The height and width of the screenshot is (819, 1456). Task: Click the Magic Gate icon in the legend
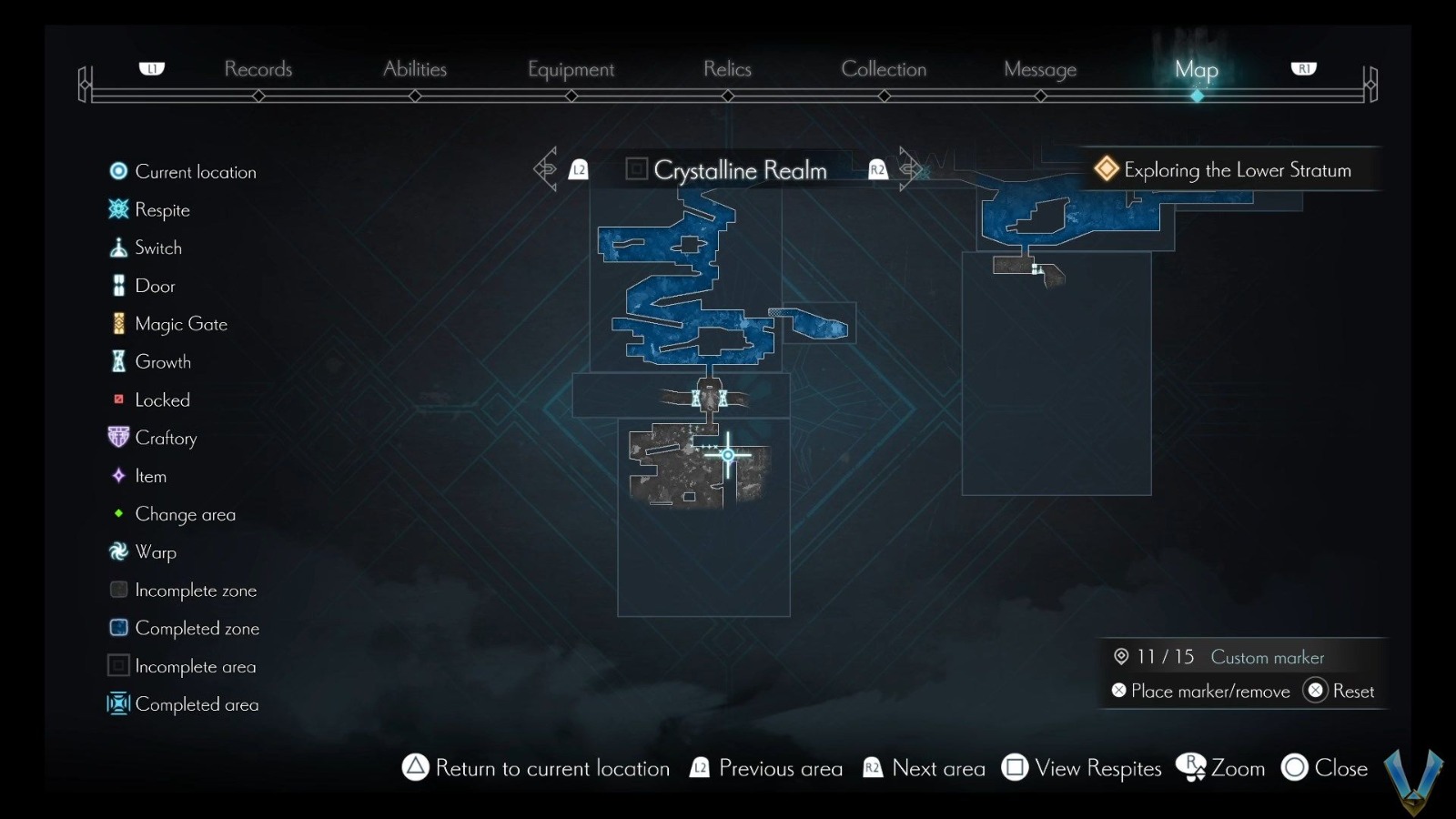118,323
